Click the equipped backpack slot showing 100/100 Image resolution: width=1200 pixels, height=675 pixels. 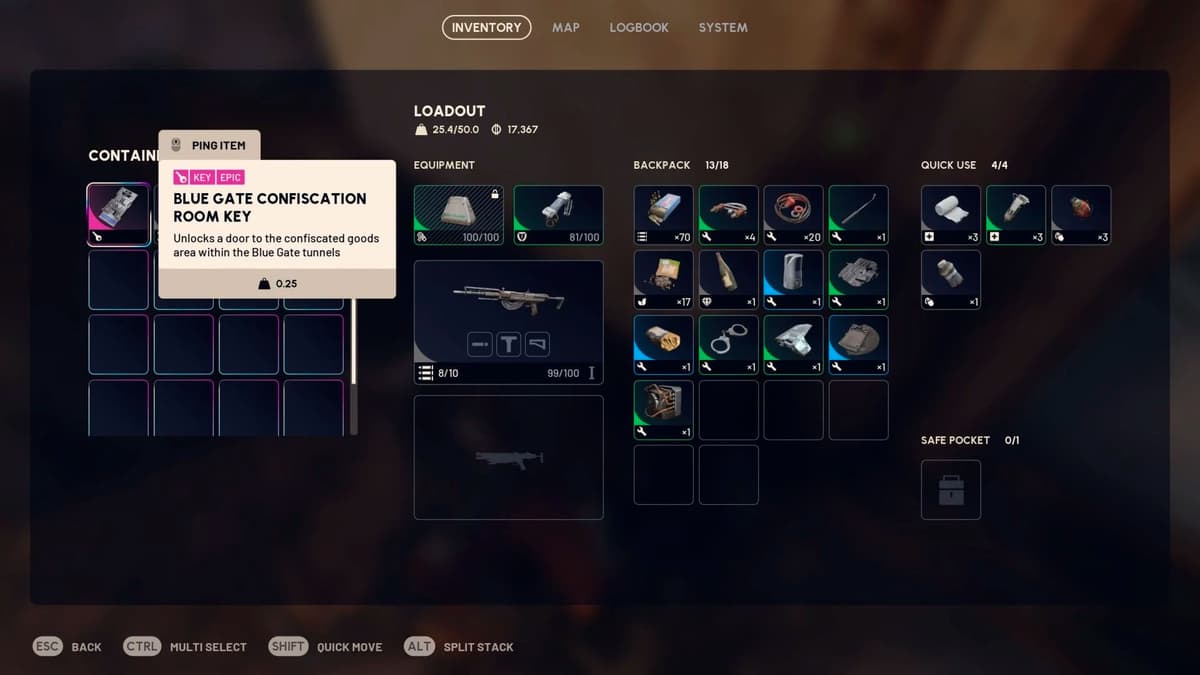tap(458, 214)
